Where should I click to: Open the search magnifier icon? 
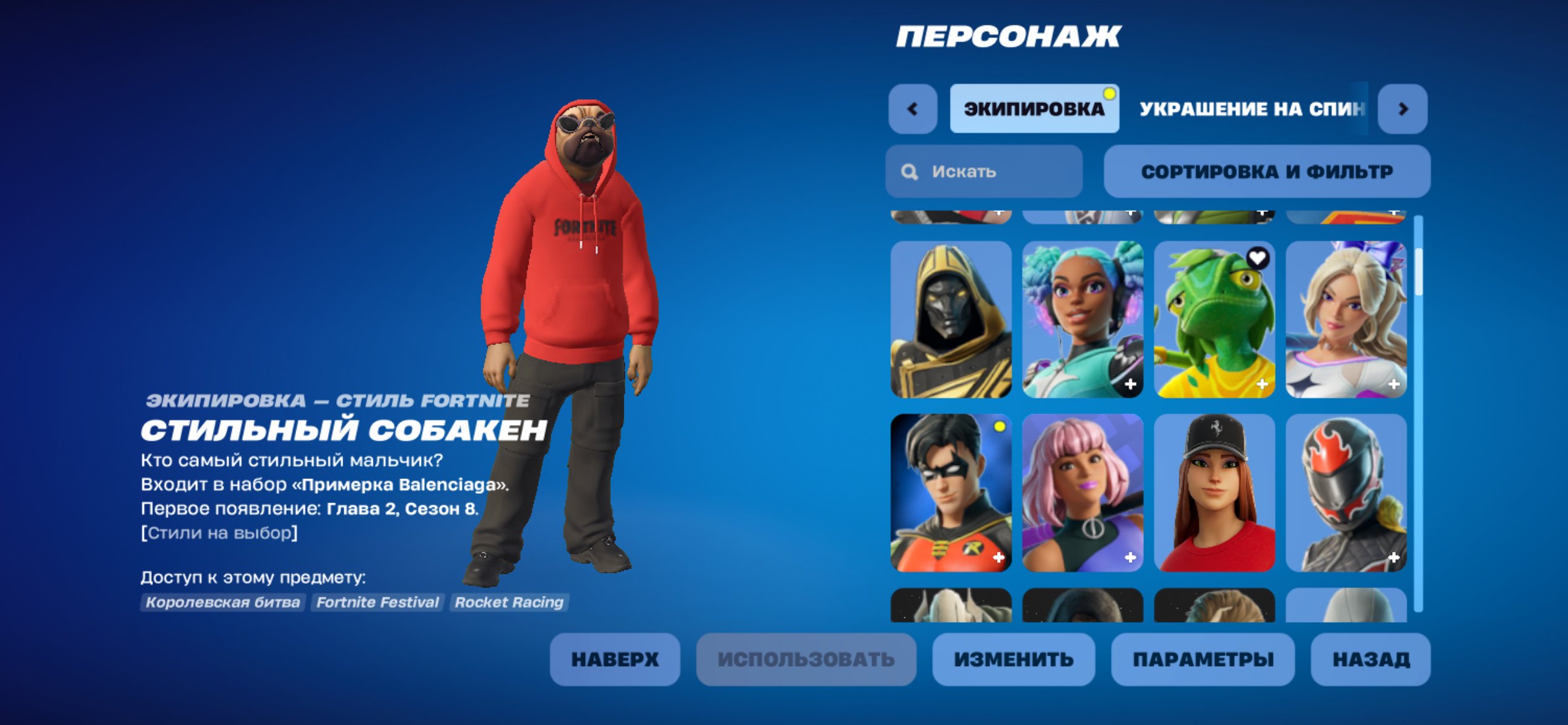[x=910, y=172]
